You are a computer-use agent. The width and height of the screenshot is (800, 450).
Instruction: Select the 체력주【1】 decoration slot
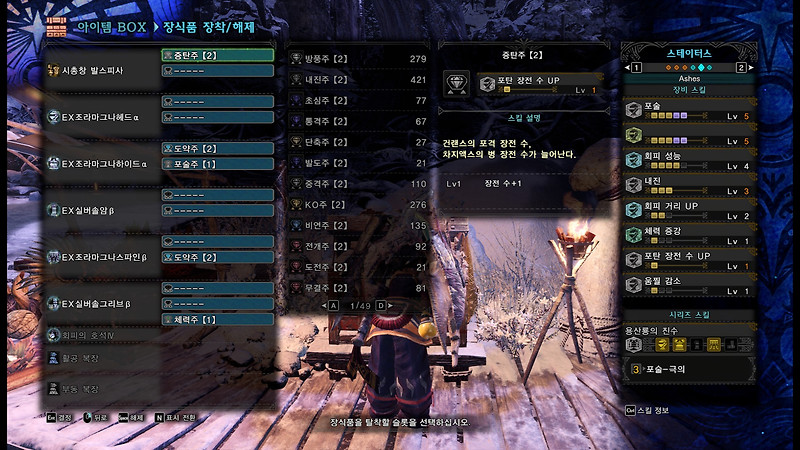point(217,319)
